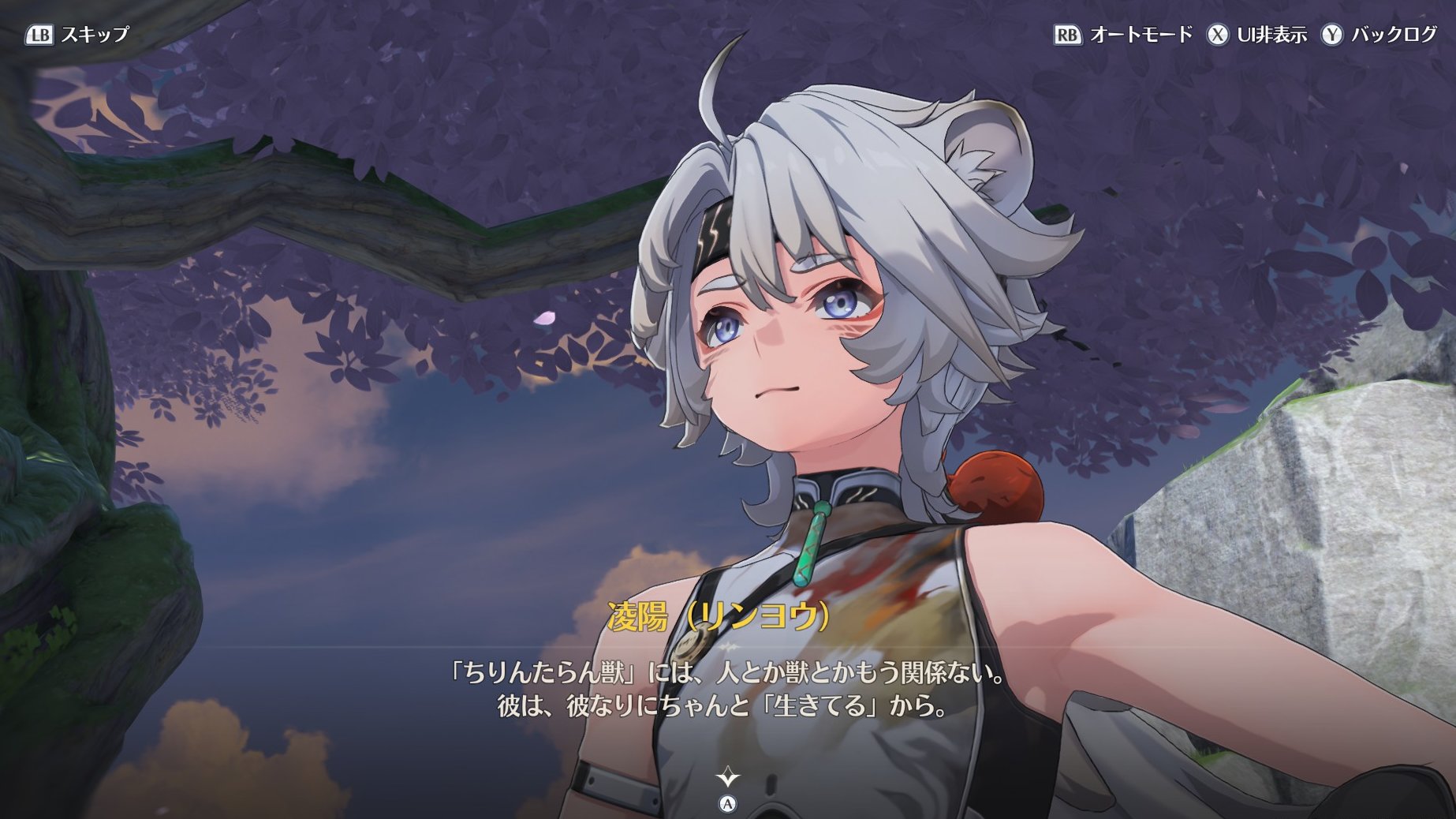
Task: Skip the cutscene with スキップ
Action: tap(77, 35)
